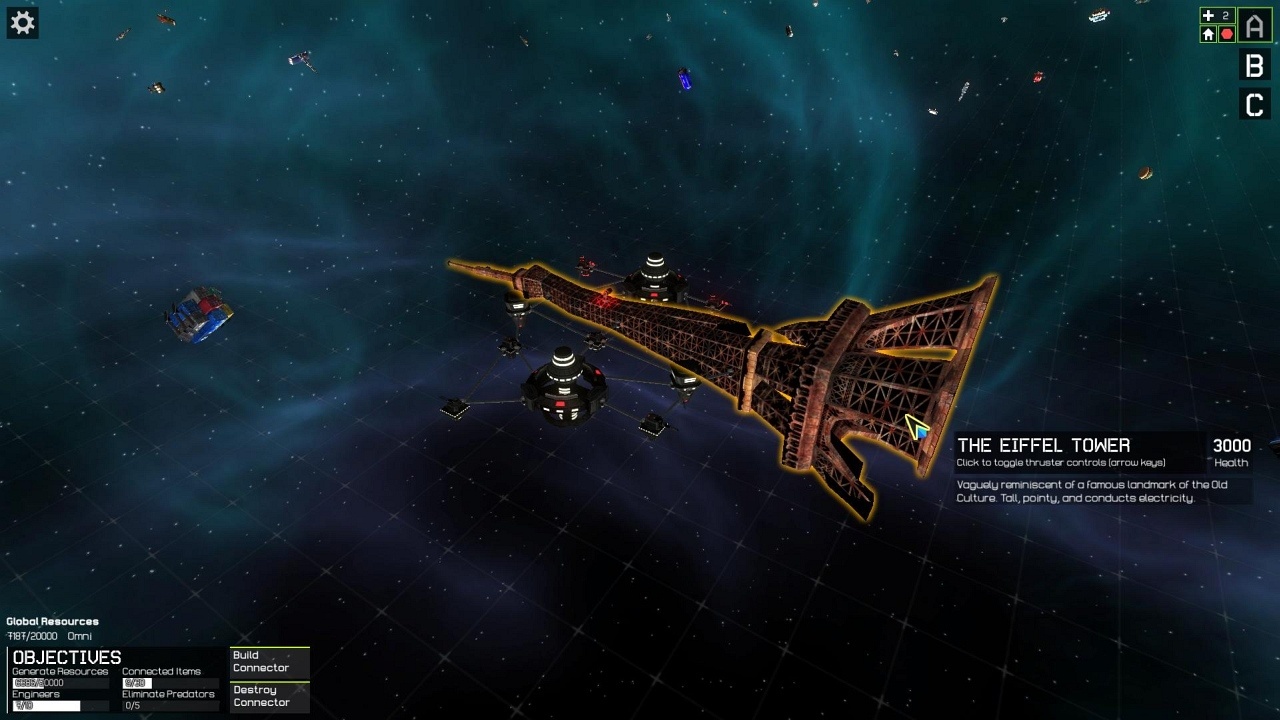Open the Objectives panel header
Screen dimensions: 1280x720
point(67,657)
